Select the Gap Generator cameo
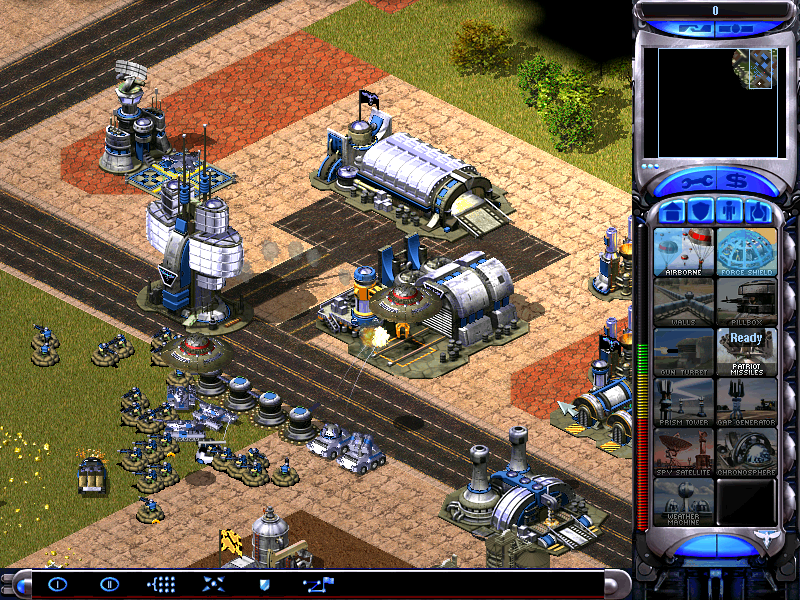 [x=746, y=402]
